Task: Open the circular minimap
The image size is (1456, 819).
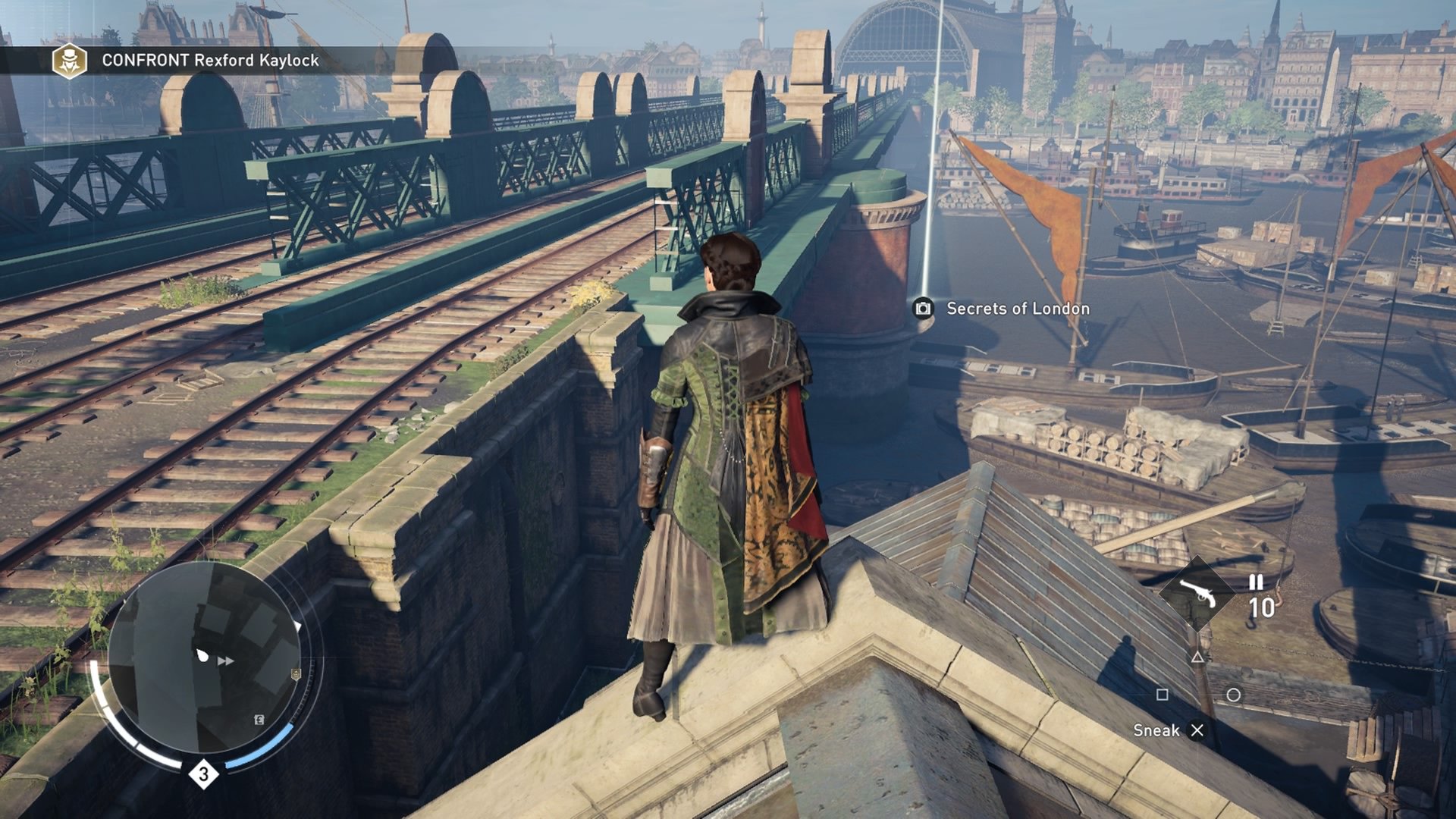Action: point(206,658)
